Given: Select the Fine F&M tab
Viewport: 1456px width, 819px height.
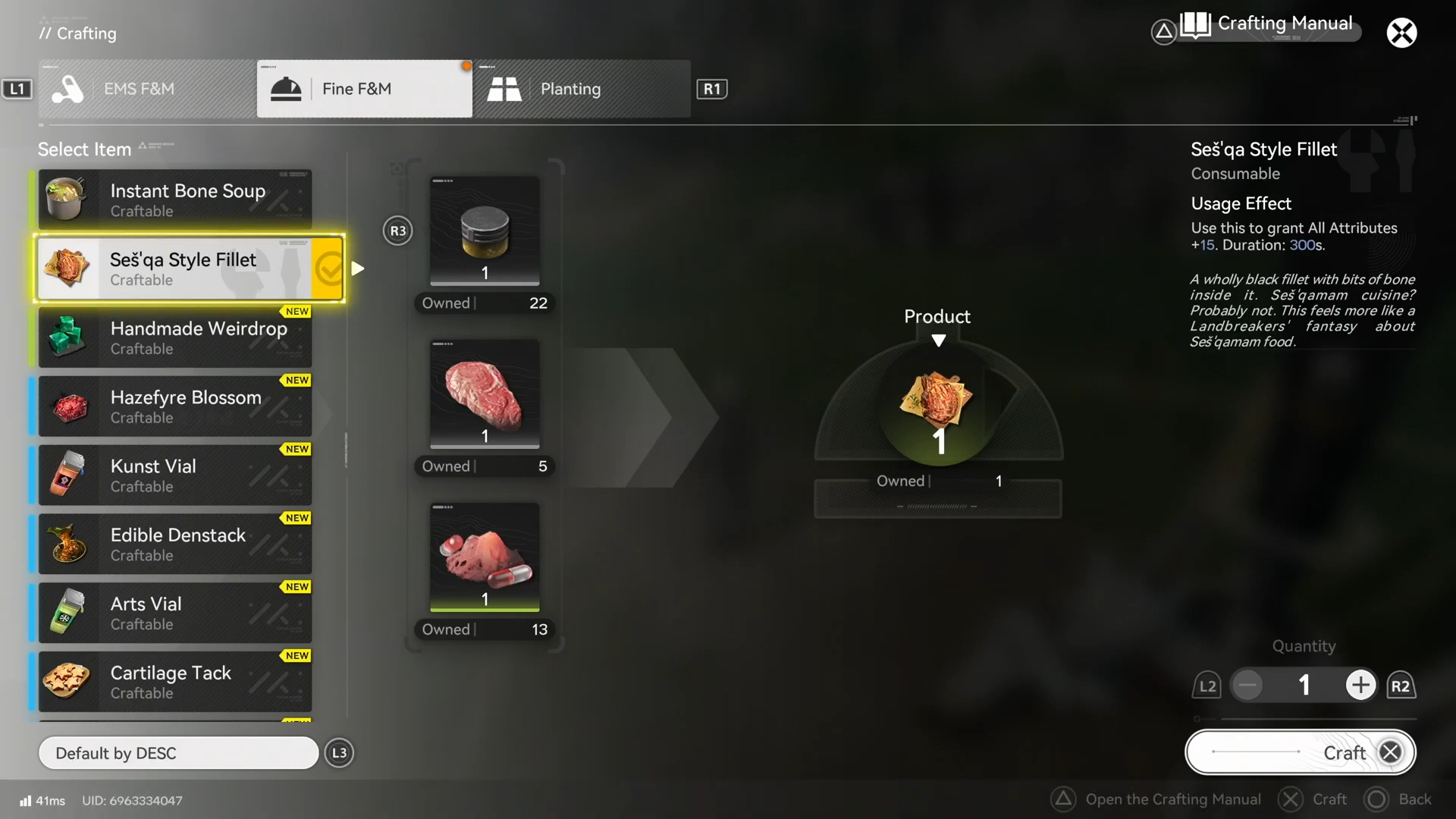Looking at the screenshot, I should [x=364, y=89].
